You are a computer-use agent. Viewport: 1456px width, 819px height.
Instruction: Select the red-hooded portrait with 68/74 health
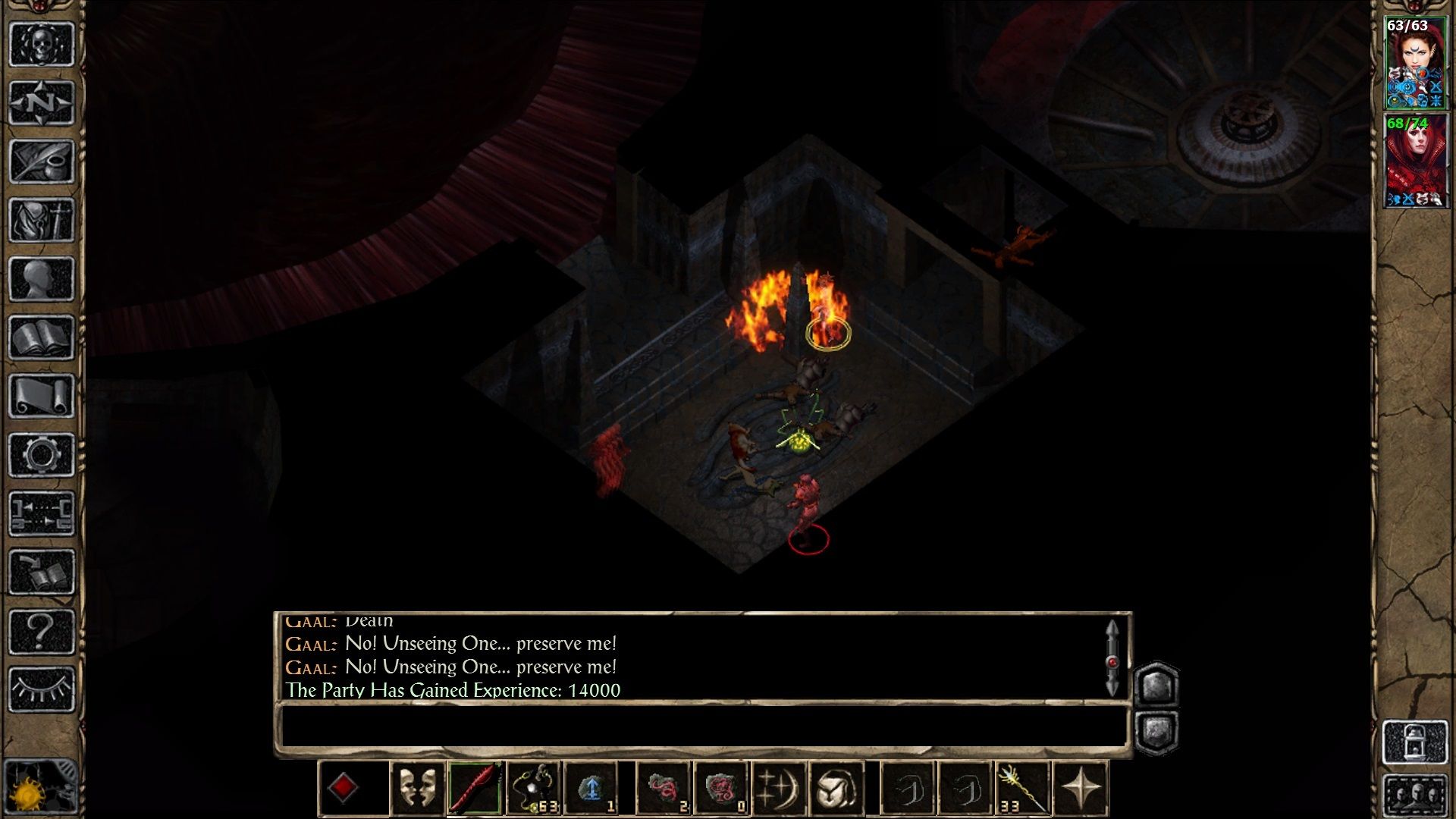[x=1415, y=161]
